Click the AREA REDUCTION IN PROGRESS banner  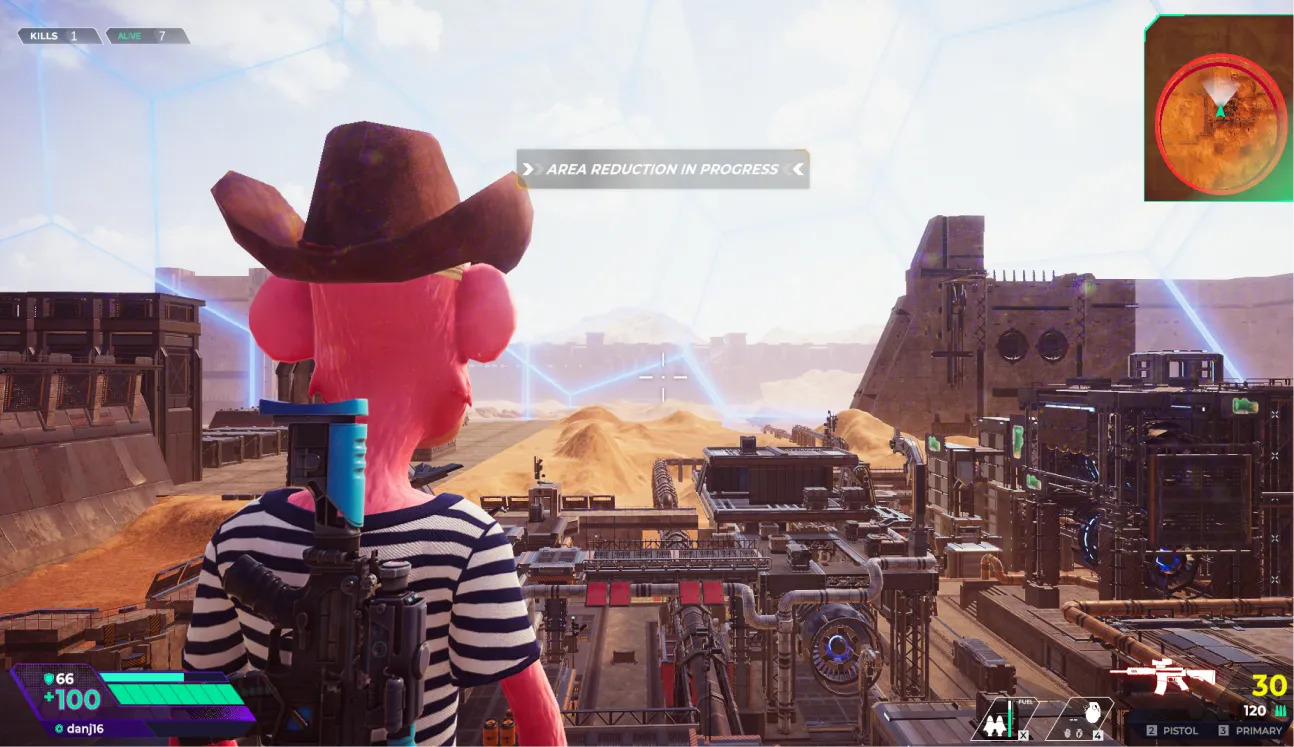pyautogui.click(x=660, y=168)
